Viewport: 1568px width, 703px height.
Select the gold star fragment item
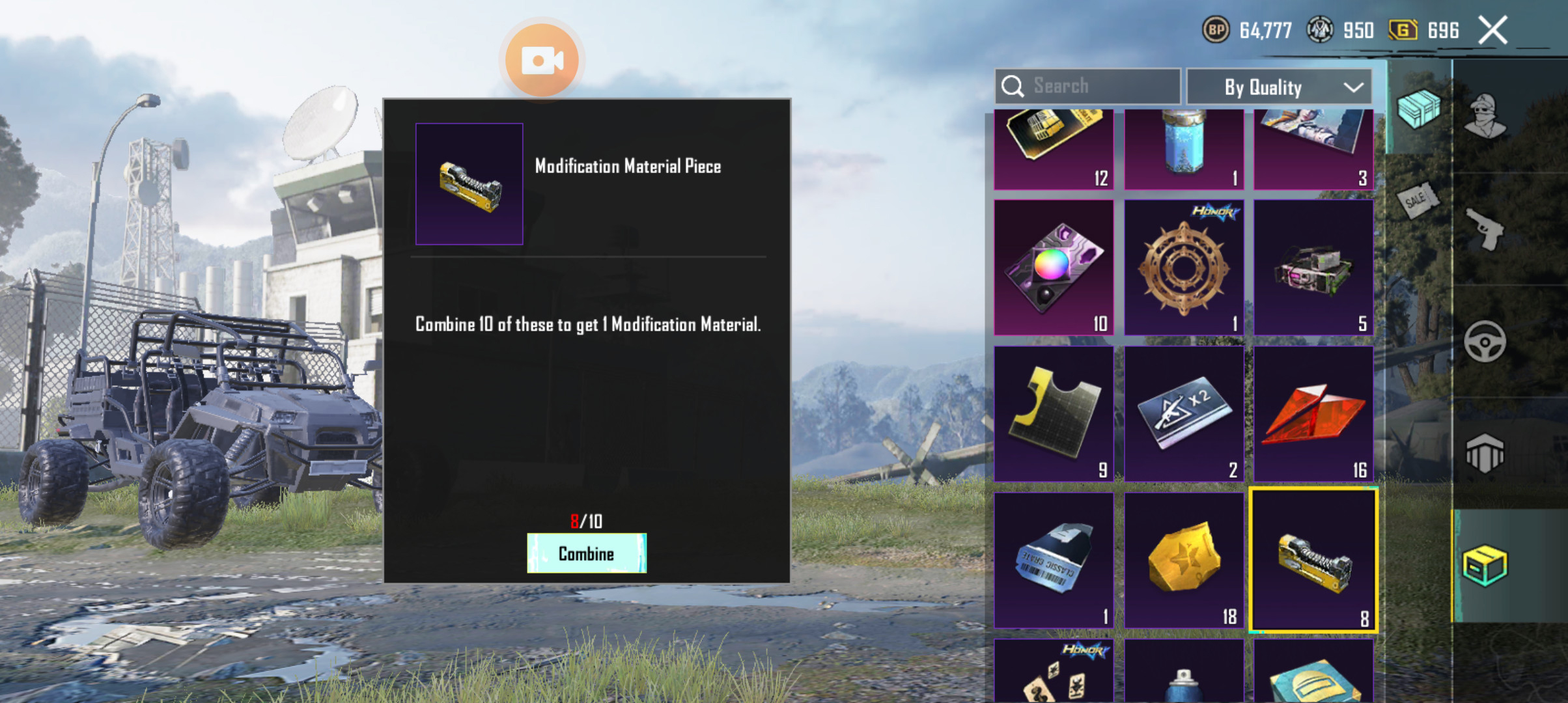(x=1183, y=560)
